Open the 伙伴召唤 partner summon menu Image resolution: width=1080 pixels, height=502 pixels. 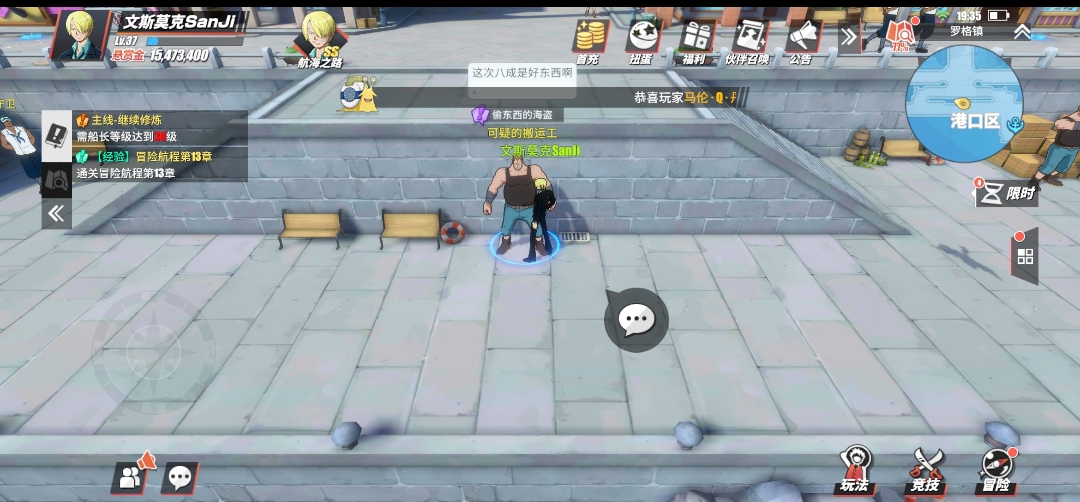[x=748, y=38]
